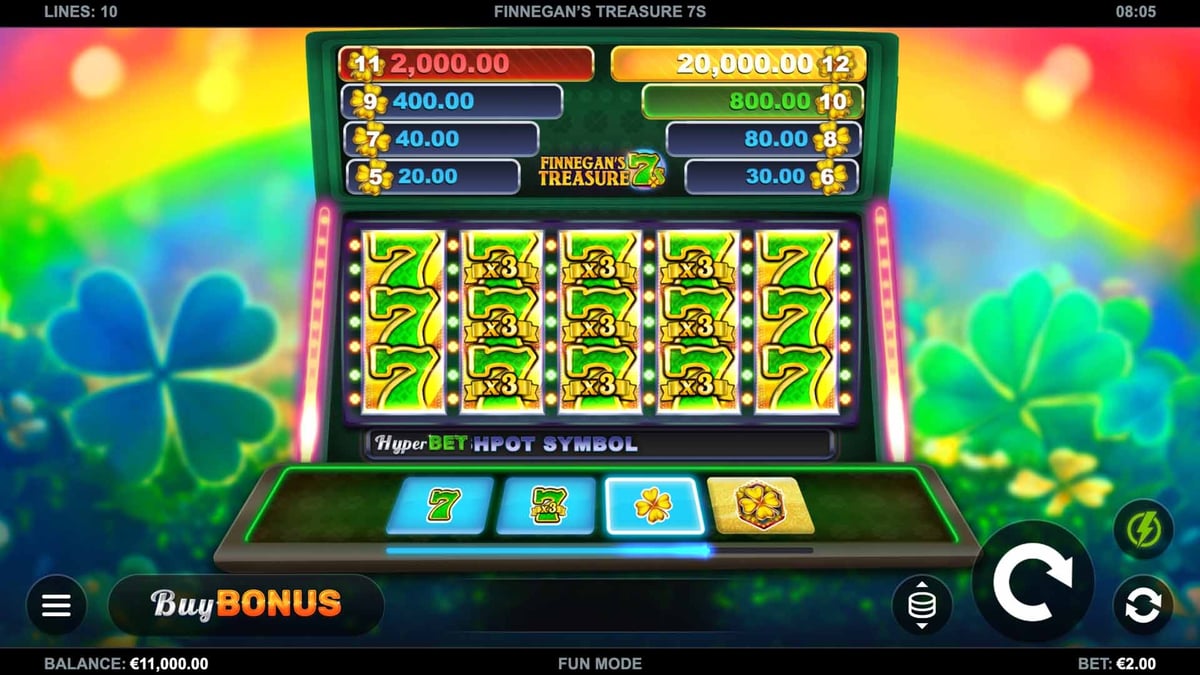Choose the x3 seven HyperBet tile
This screenshot has height=675, width=1200.
[x=546, y=506]
